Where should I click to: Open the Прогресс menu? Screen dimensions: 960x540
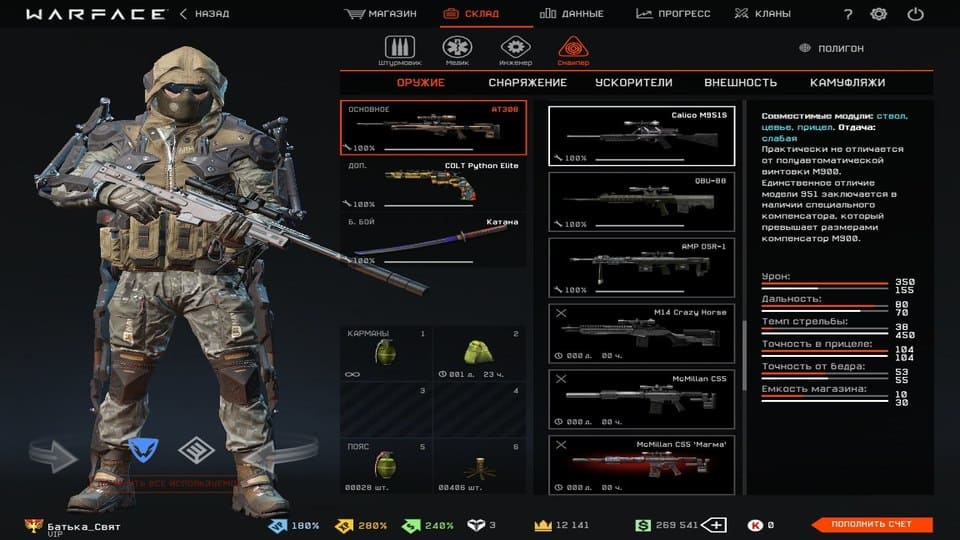tap(673, 14)
